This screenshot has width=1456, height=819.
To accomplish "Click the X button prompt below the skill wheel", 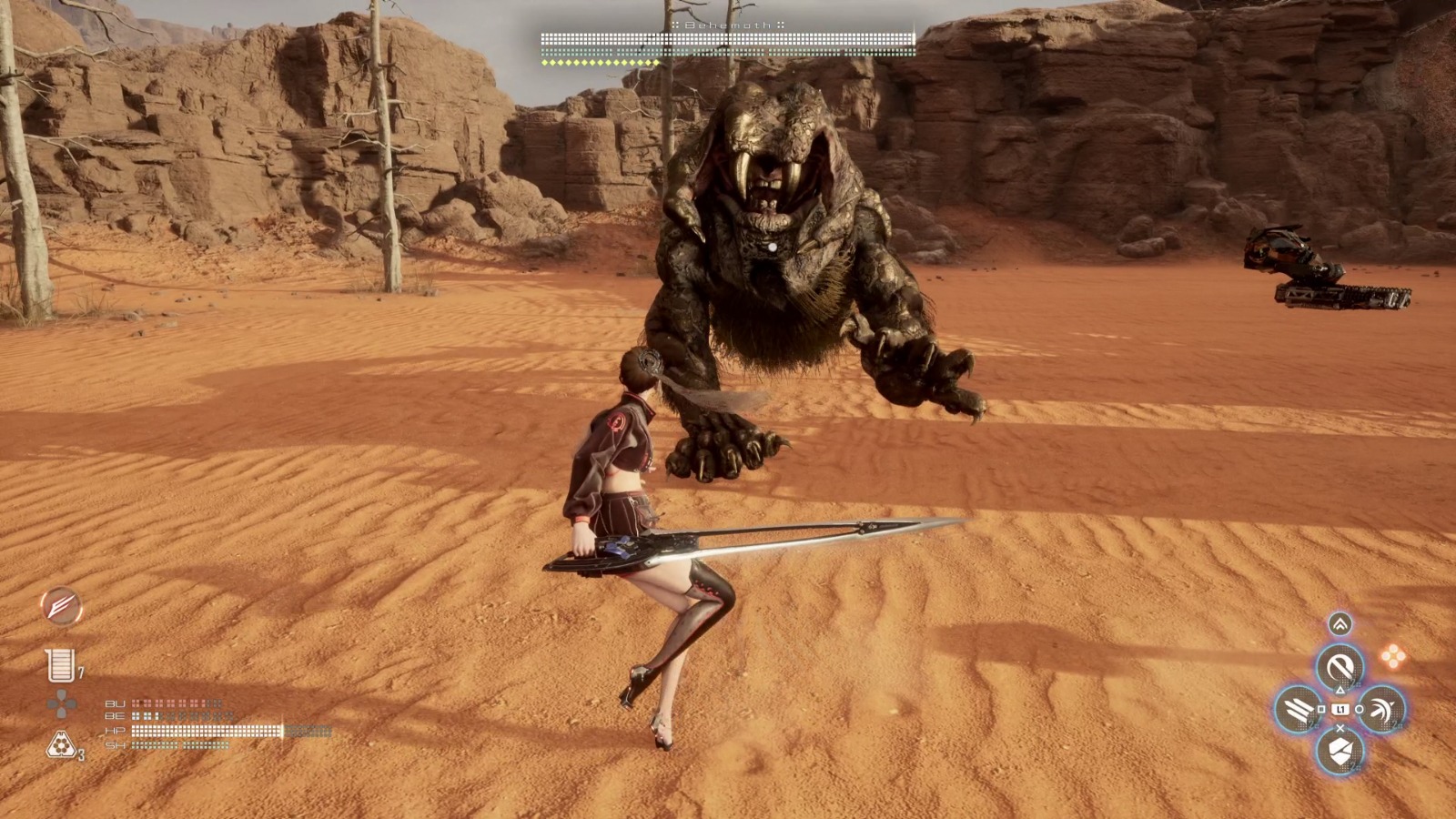I will tap(1340, 728).
